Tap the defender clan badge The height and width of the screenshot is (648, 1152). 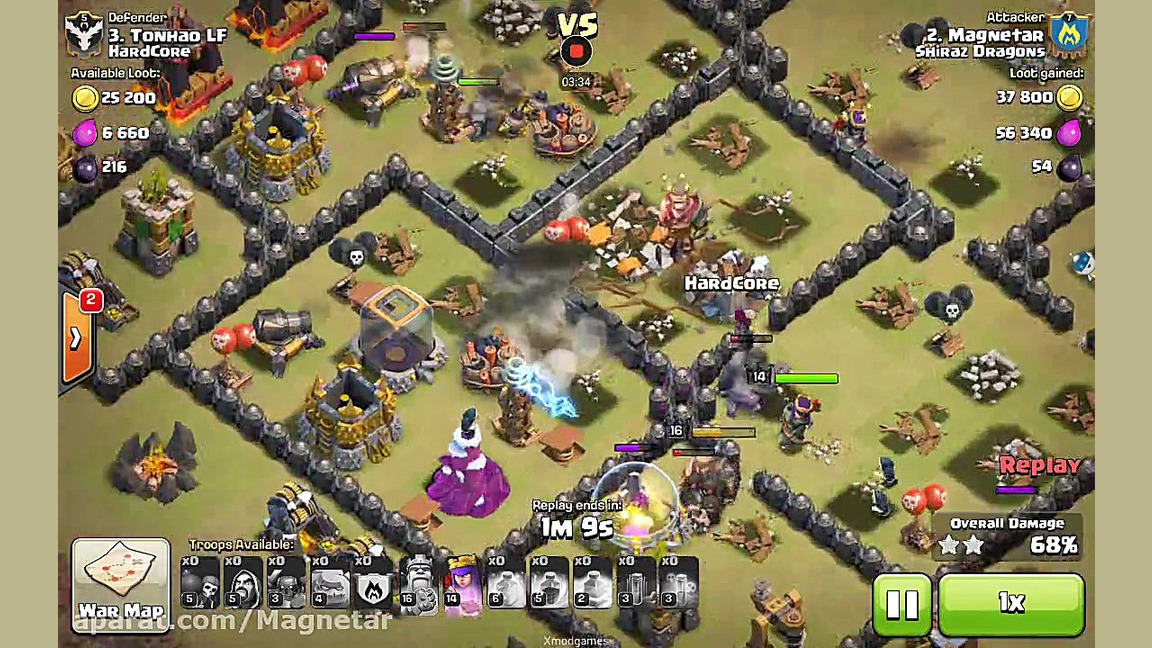[84, 35]
